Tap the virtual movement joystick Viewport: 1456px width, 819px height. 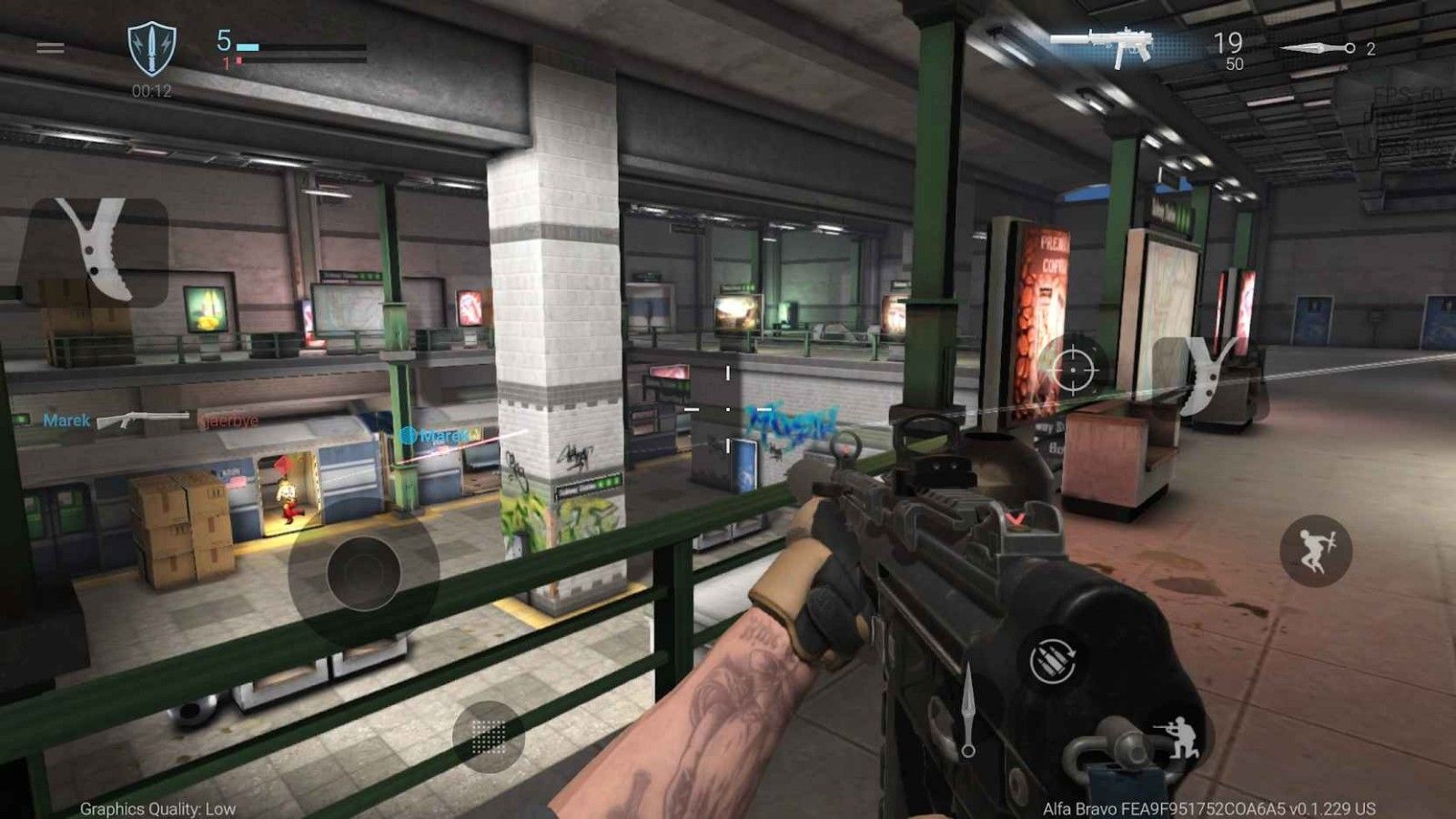[x=363, y=572]
